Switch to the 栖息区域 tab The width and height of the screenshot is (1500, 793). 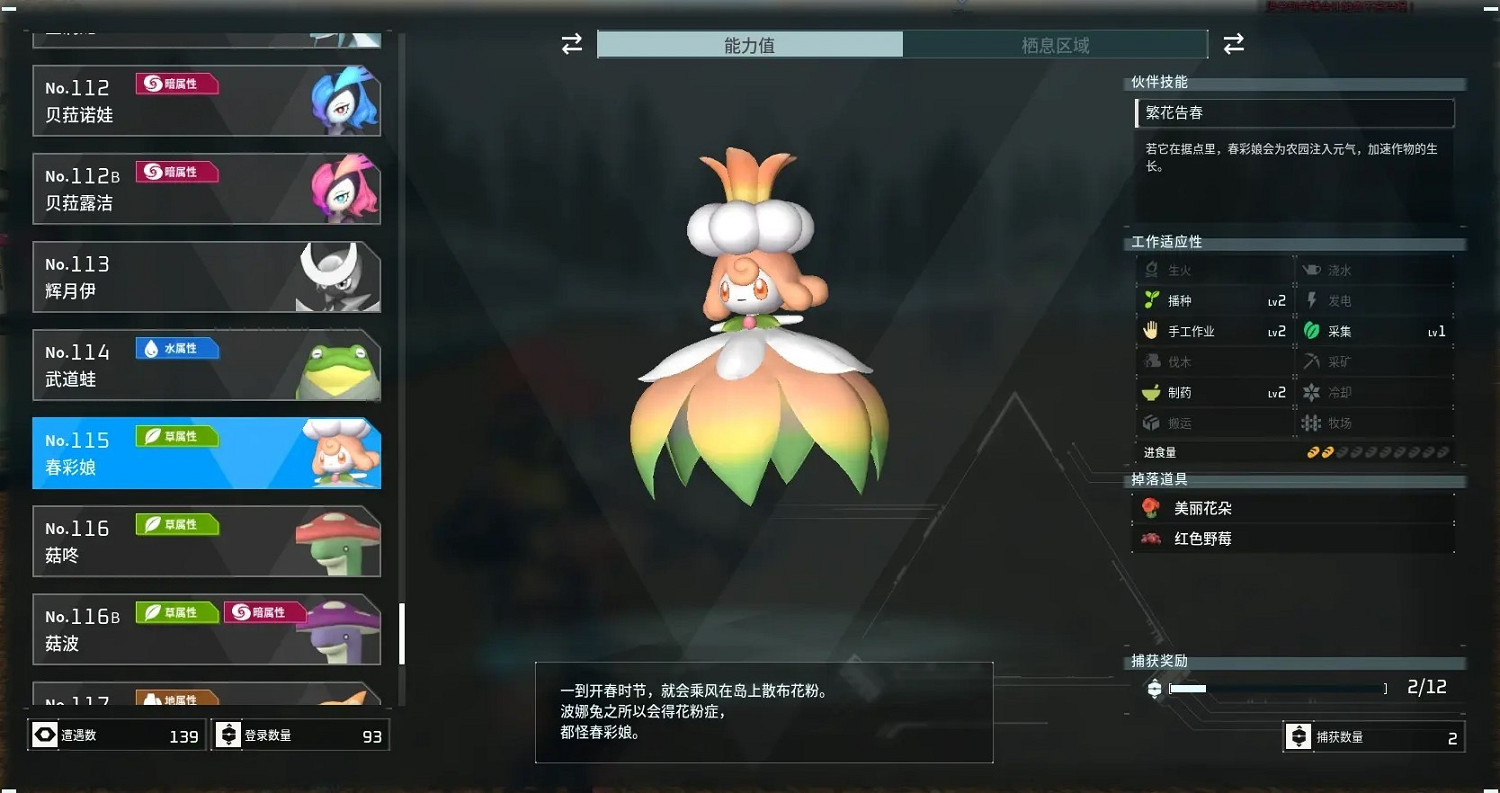pos(1055,44)
